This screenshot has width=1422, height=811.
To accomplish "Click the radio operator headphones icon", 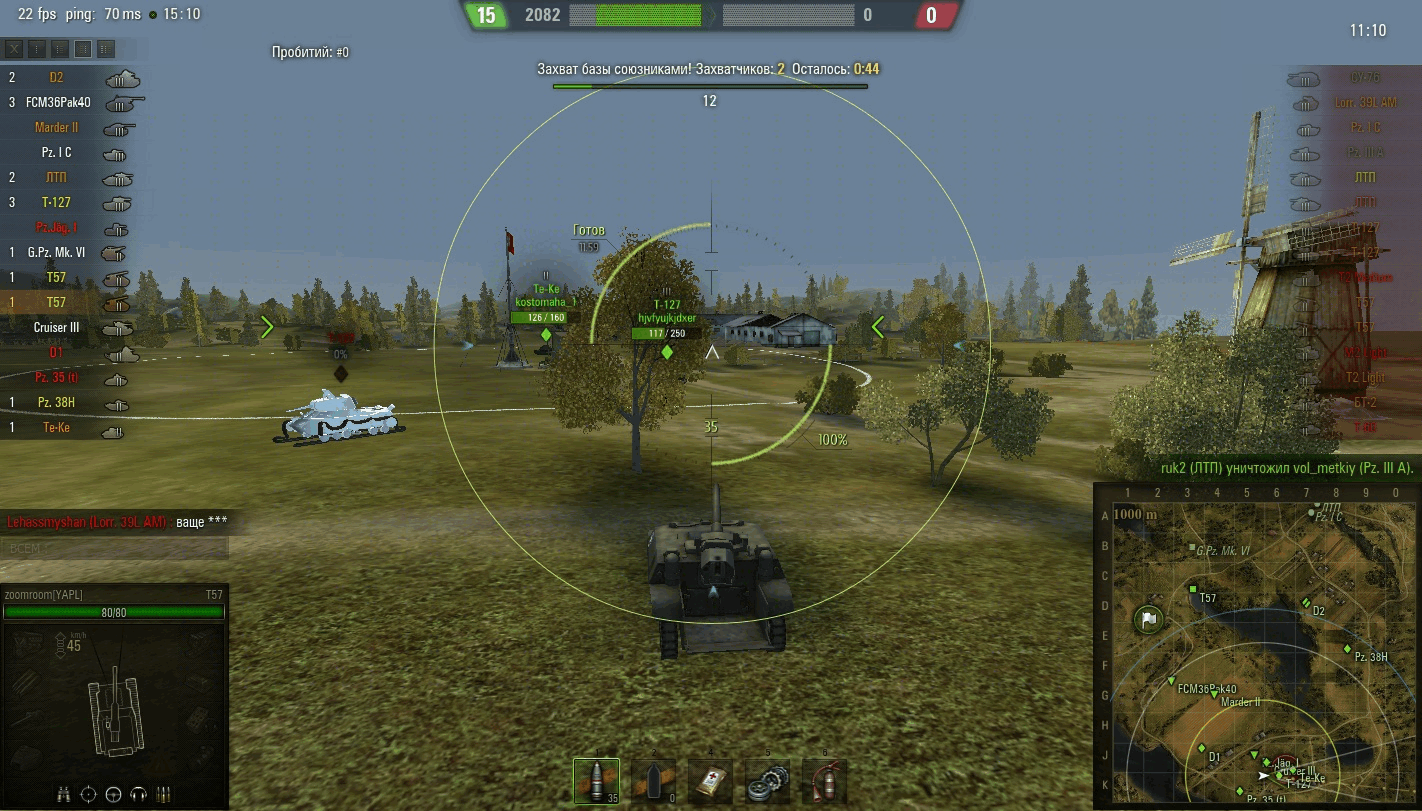I will coord(138,795).
